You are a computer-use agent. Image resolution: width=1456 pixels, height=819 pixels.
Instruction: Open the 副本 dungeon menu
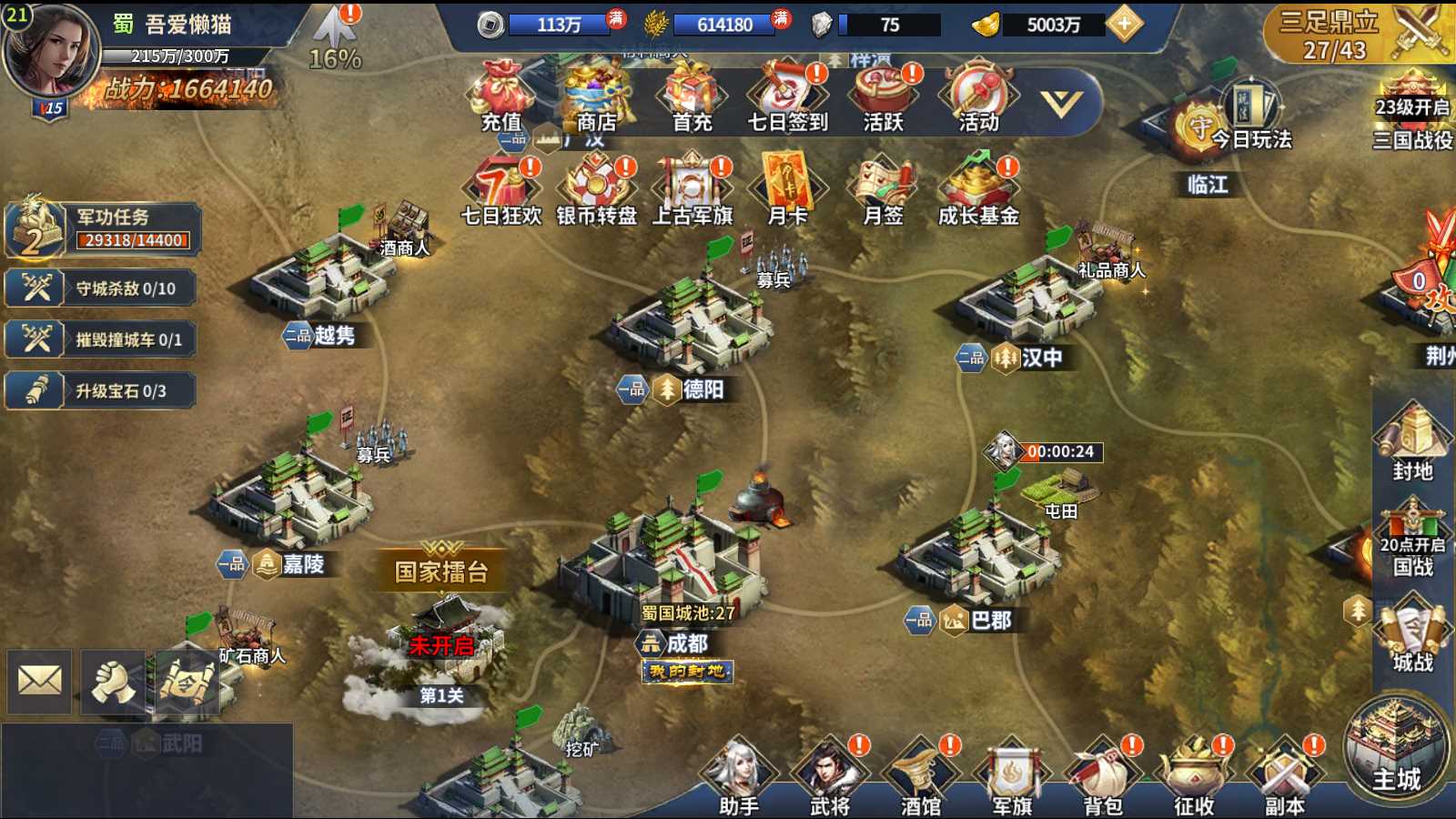[1284, 778]
